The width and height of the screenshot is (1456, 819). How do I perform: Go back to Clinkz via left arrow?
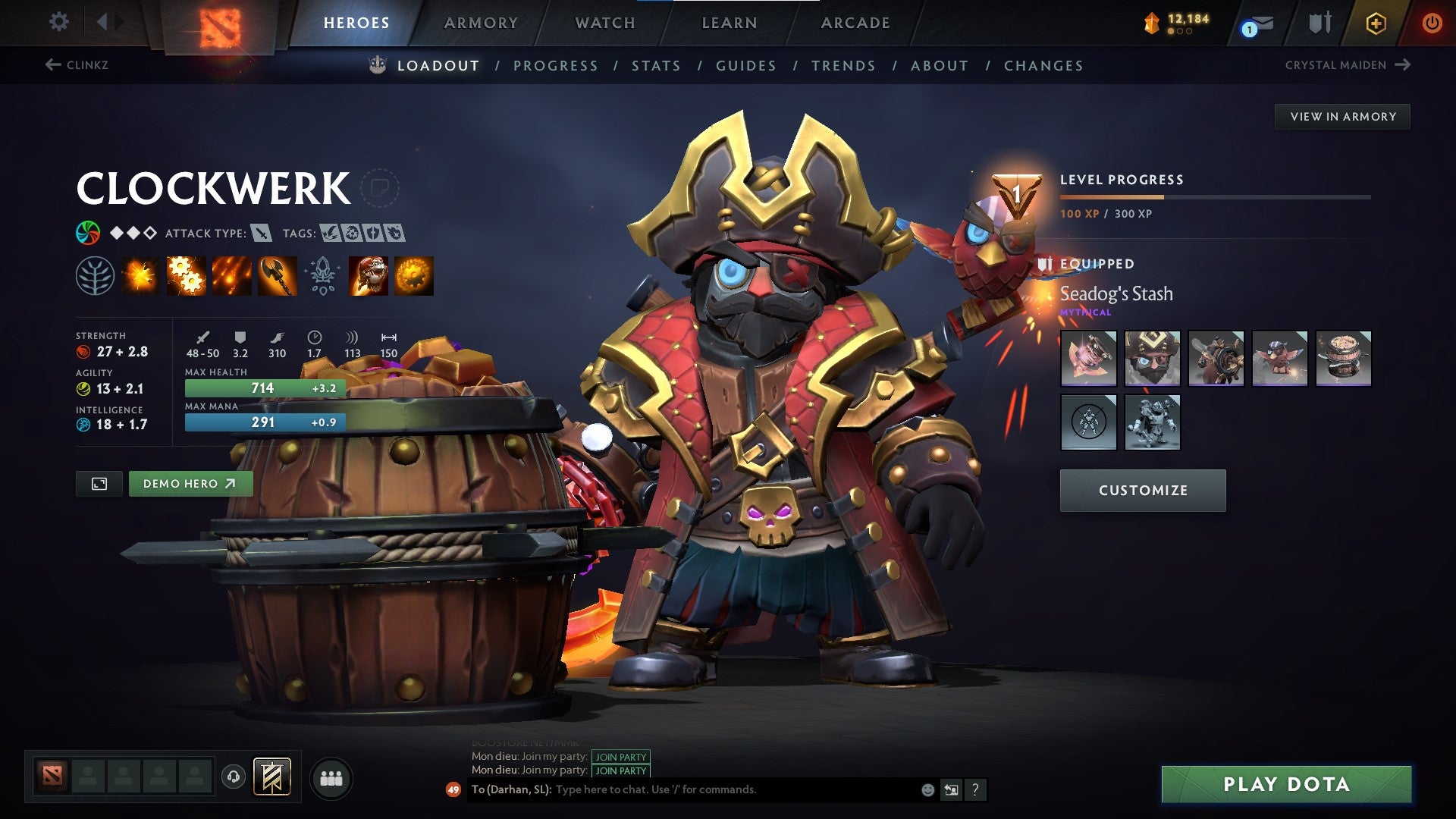click(x=52, y=65)
